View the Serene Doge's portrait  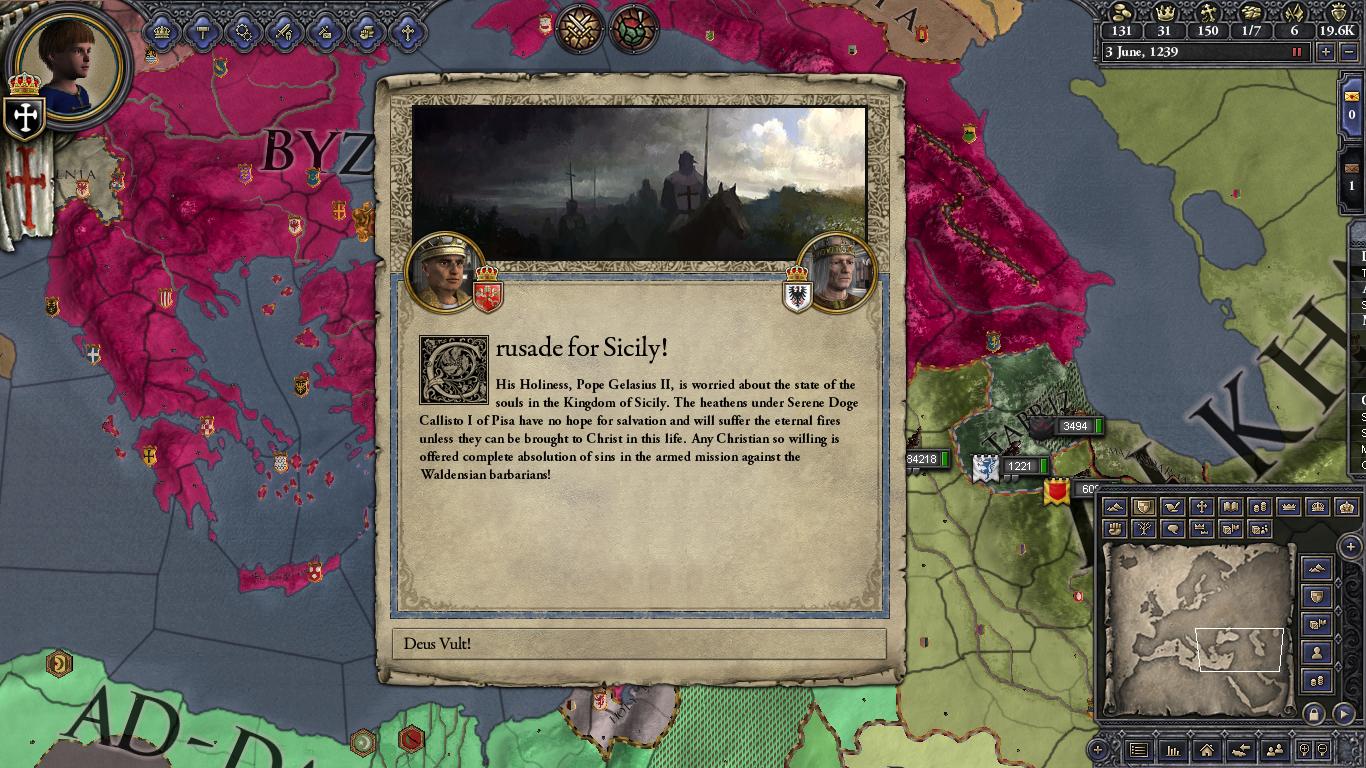(838, 271)
